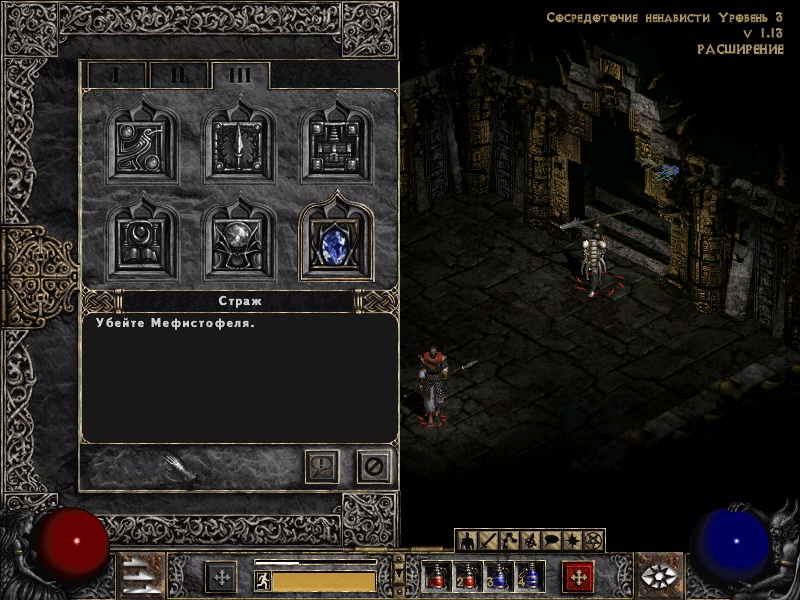Screen dimensions: 800x600
Task: Open the character sheet from mini panel
Action: pyautogui.click(x=467, y=541)
